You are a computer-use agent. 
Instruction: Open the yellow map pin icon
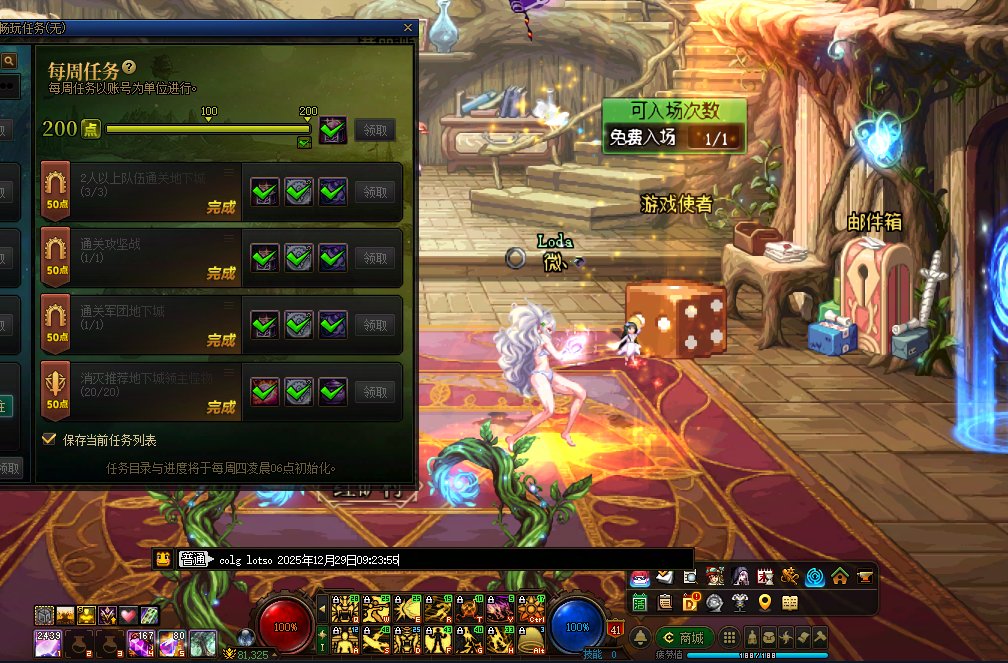[x=765, y=602]
